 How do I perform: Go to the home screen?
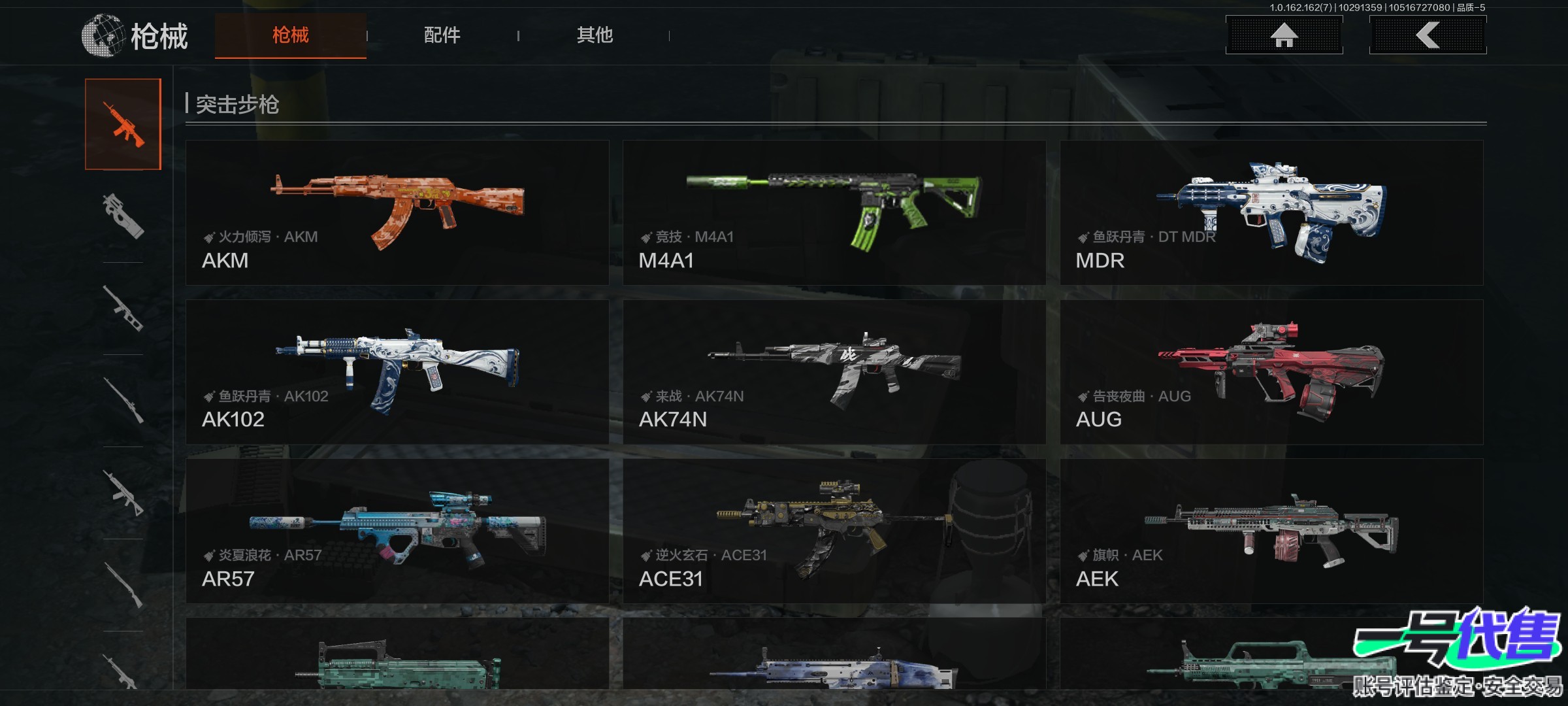pyautogui.click(x=1284, y=35)
